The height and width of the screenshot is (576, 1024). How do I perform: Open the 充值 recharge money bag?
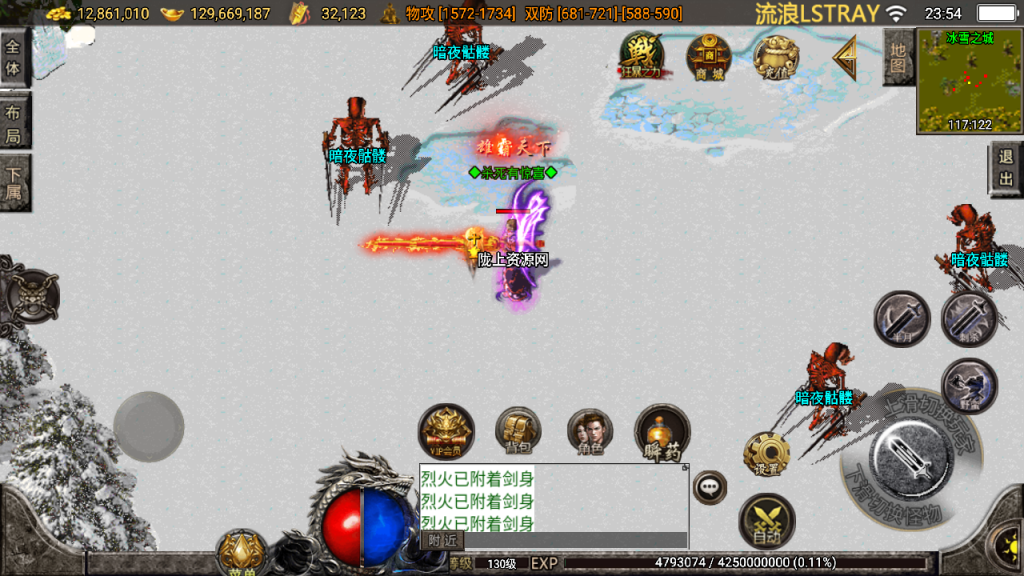(775, 57)
